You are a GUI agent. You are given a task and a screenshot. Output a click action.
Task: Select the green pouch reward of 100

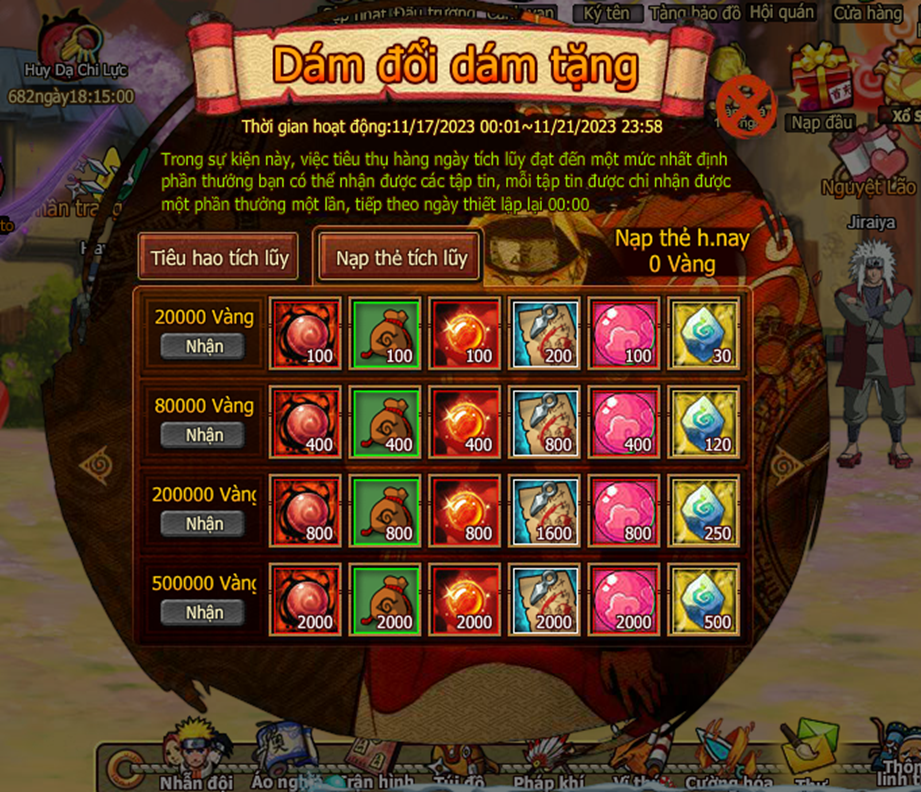coord(385,334)
